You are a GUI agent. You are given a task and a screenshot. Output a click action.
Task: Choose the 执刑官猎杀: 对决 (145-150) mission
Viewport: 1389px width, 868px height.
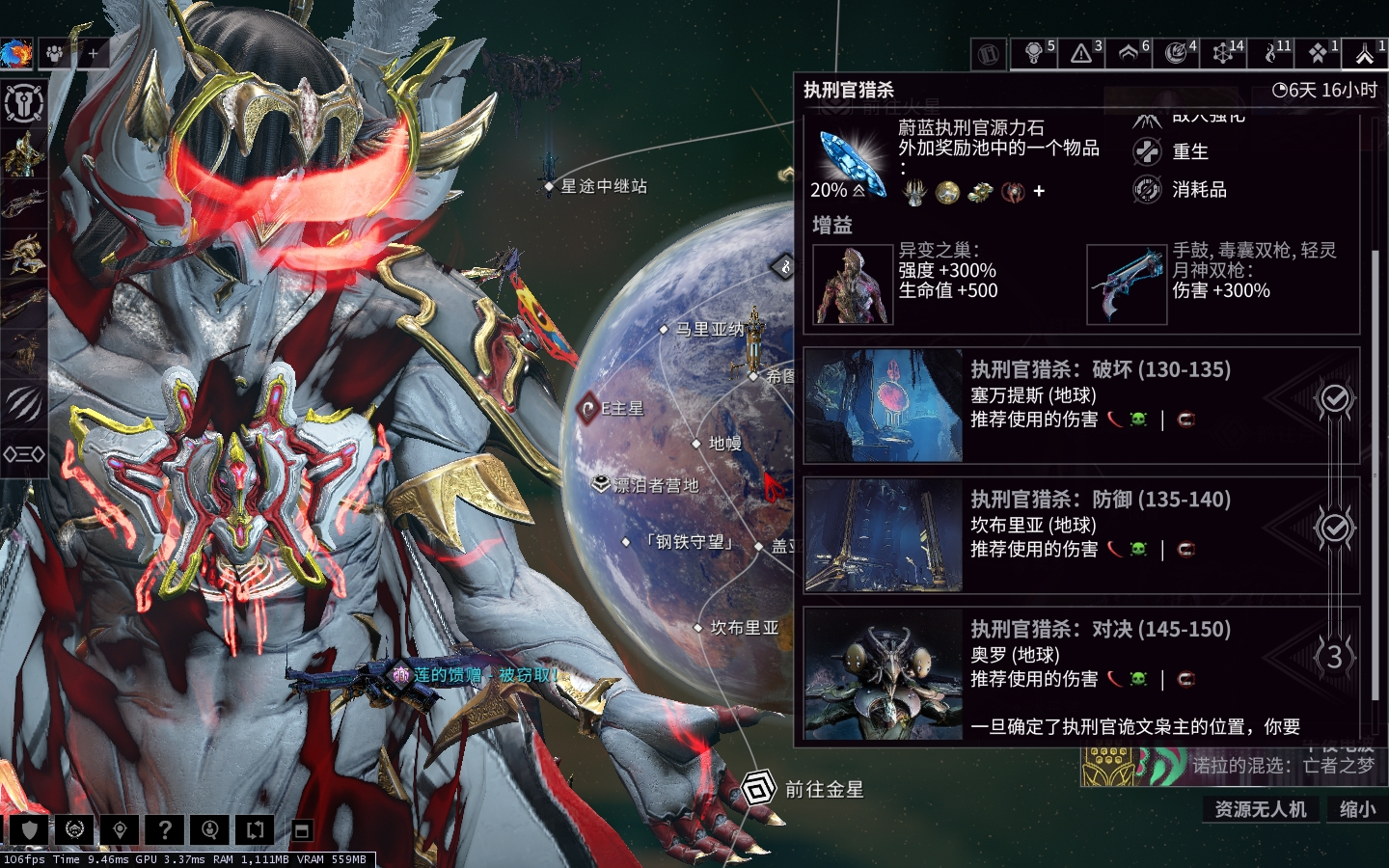point(1080,665)
